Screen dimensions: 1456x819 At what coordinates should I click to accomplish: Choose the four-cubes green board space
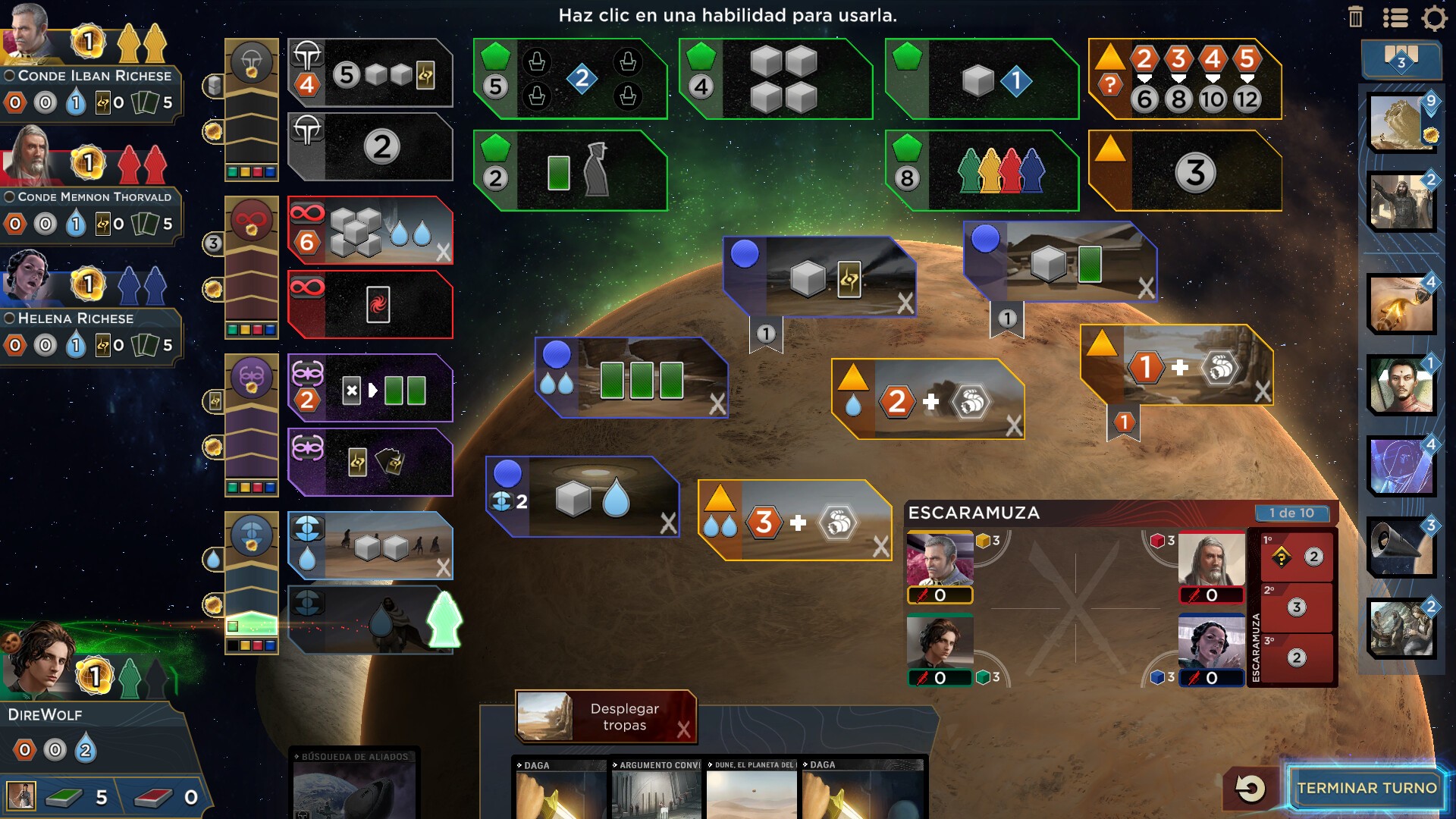click(776, 80)
